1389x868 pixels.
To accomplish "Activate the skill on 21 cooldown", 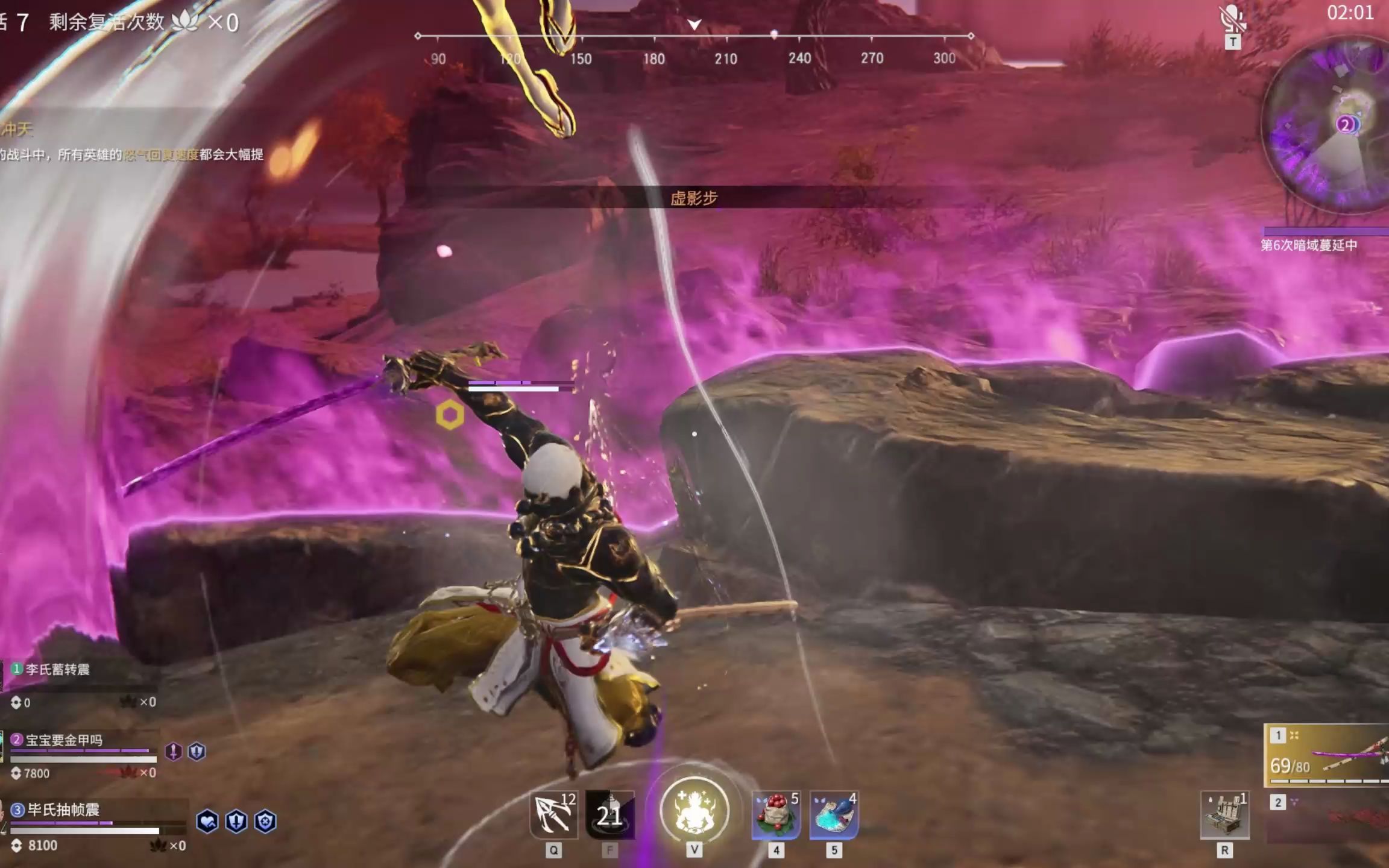I will [609, 815].
